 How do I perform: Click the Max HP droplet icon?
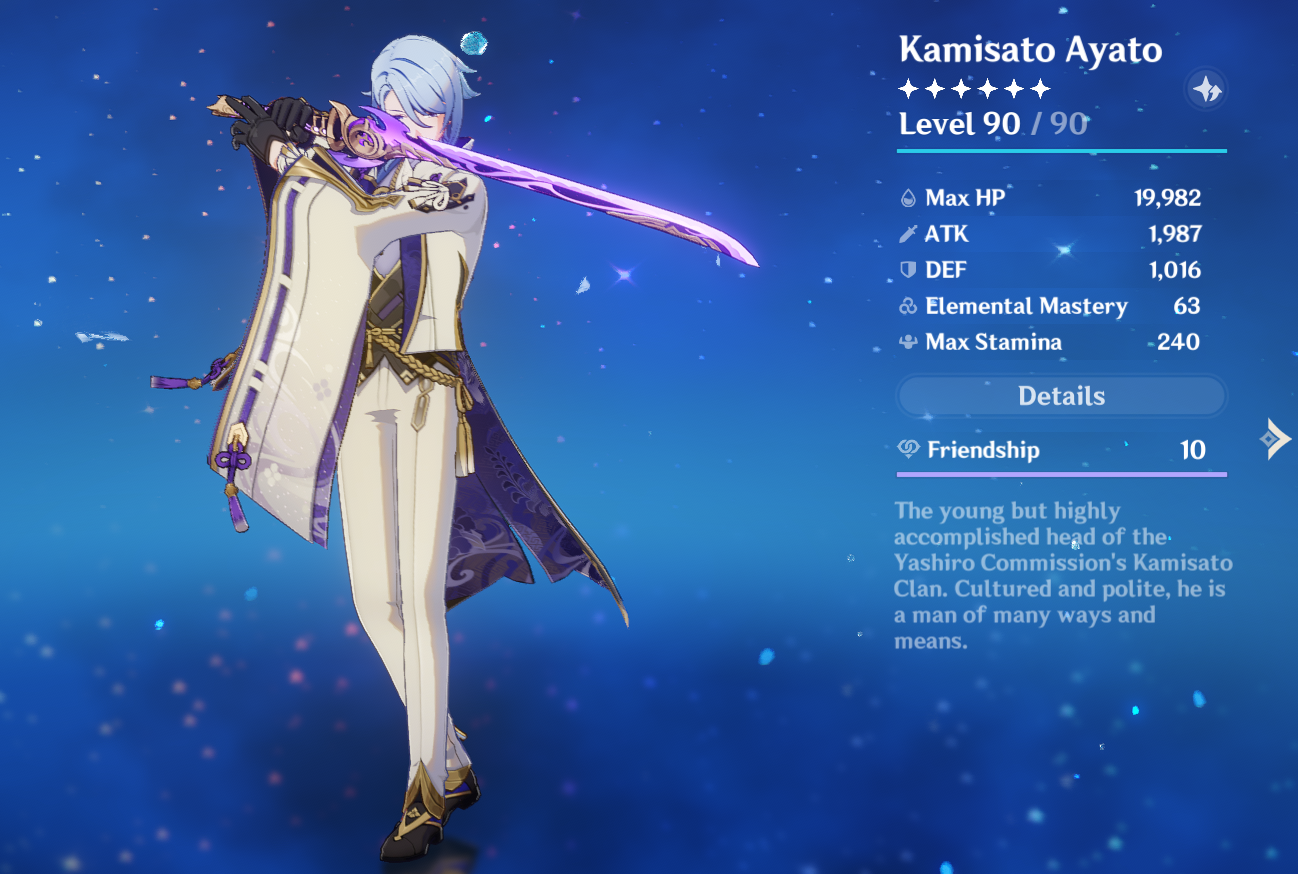pos(909,197)
